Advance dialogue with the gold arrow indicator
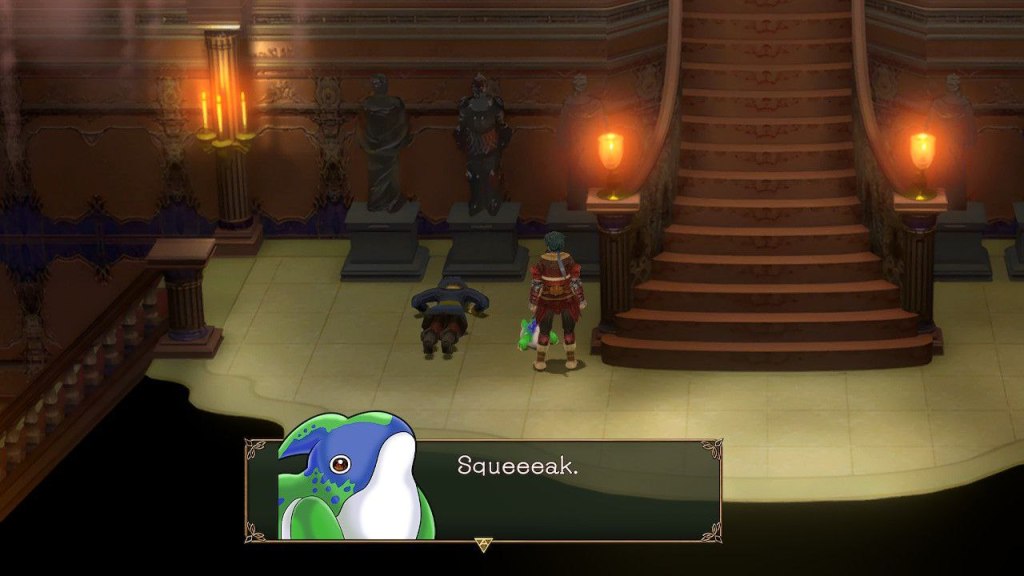Image resolution: width=1024 pixels, height=576 pixels. (484, 544)
